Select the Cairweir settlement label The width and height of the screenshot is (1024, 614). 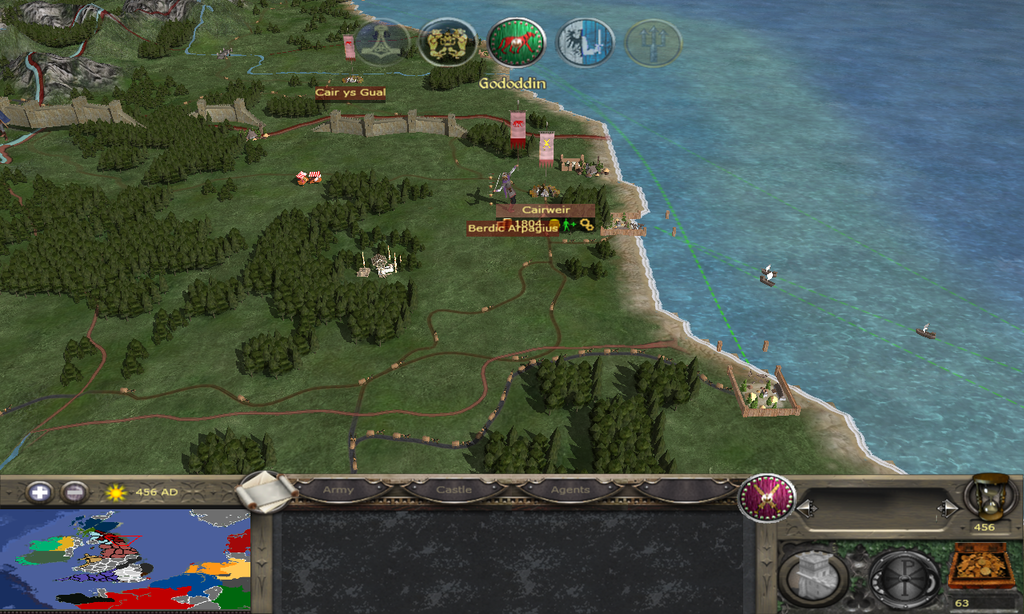pos(545,210)
